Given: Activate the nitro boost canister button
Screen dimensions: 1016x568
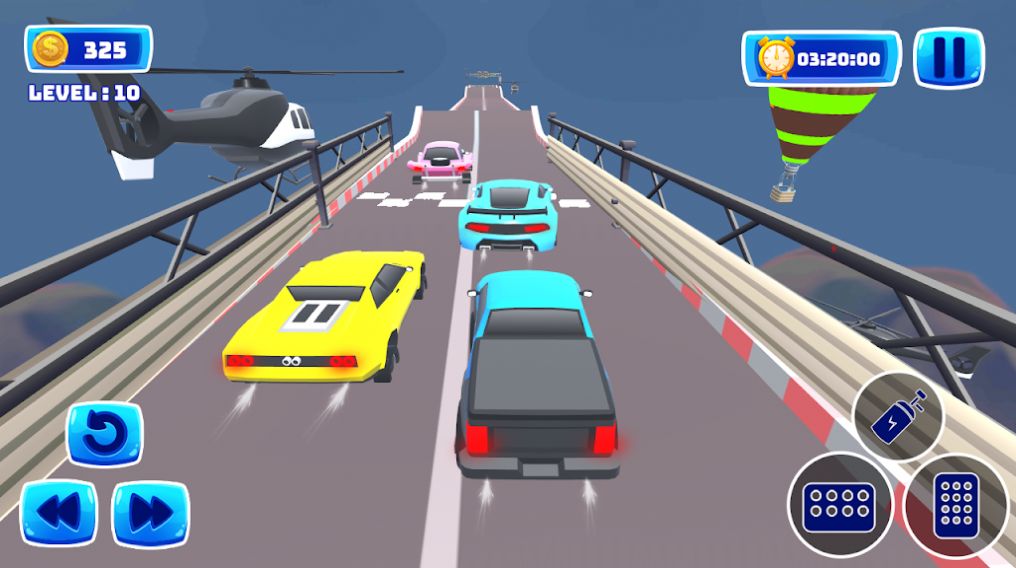Looking at the screenshot, I should coord(897,417).
